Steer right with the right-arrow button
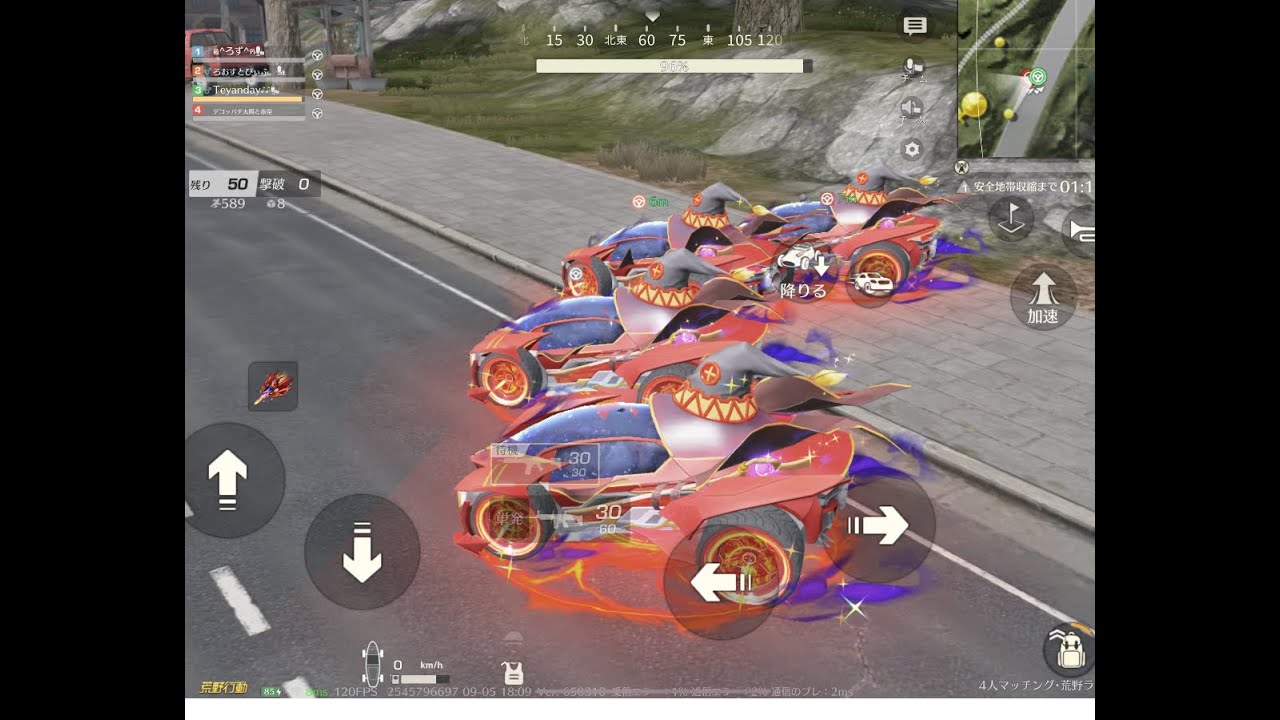Image resolution: width=1280 pixels, height=720 pixels. (879, 525)
